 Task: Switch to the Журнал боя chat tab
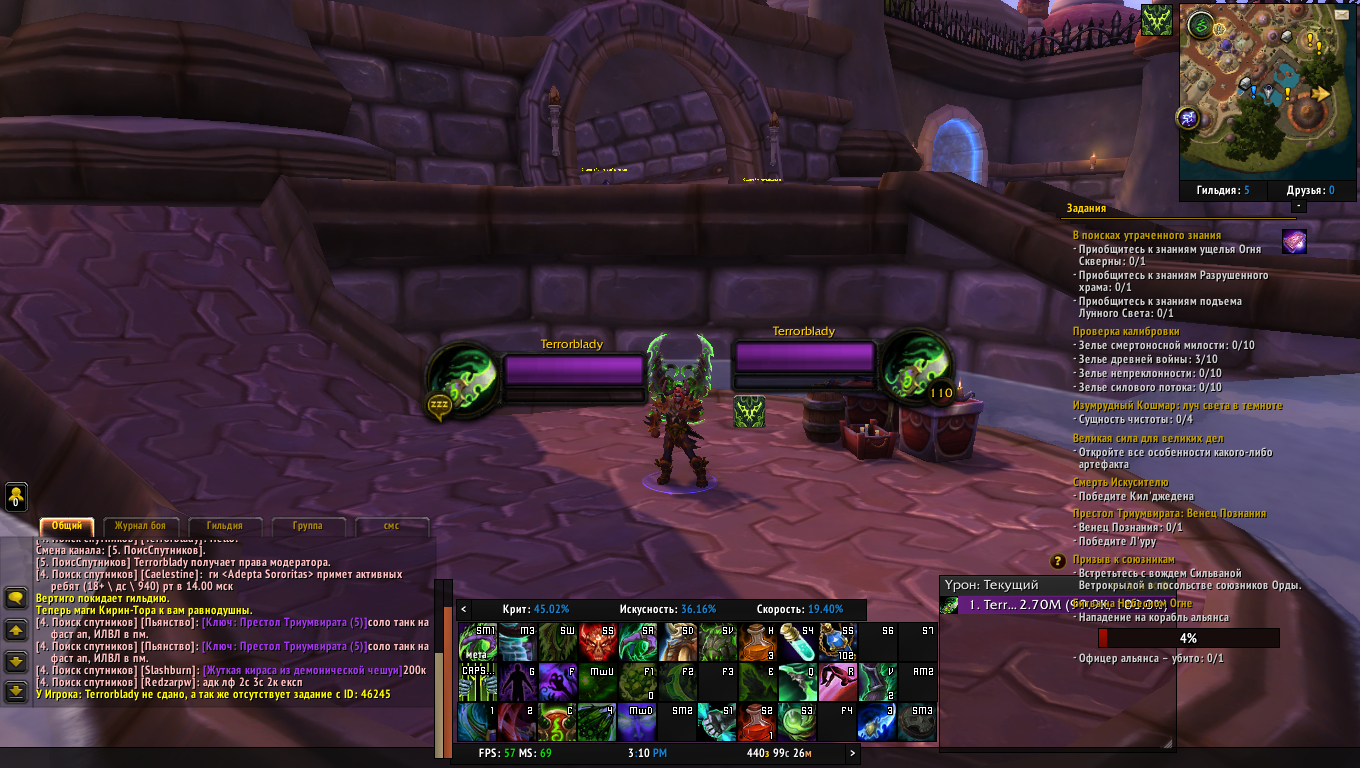click(146, 526)
